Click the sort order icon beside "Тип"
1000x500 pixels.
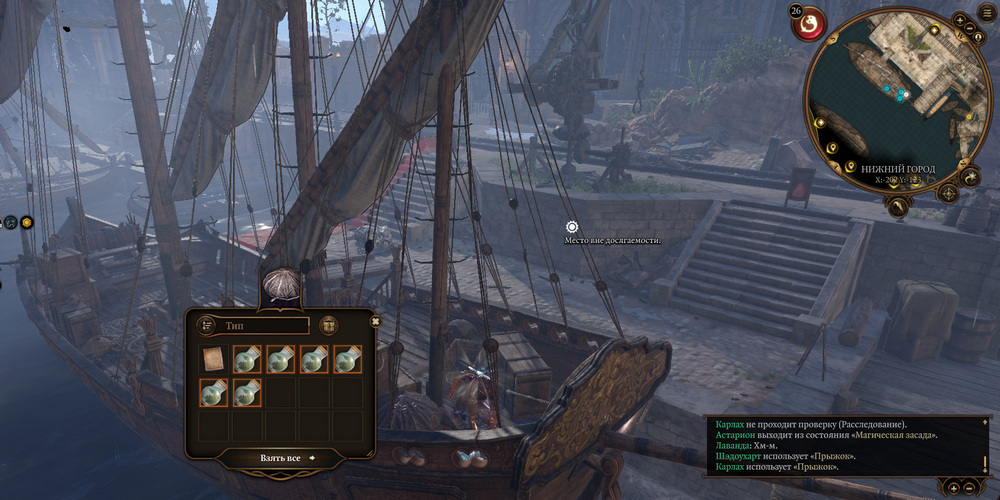[x=207, y=325]
